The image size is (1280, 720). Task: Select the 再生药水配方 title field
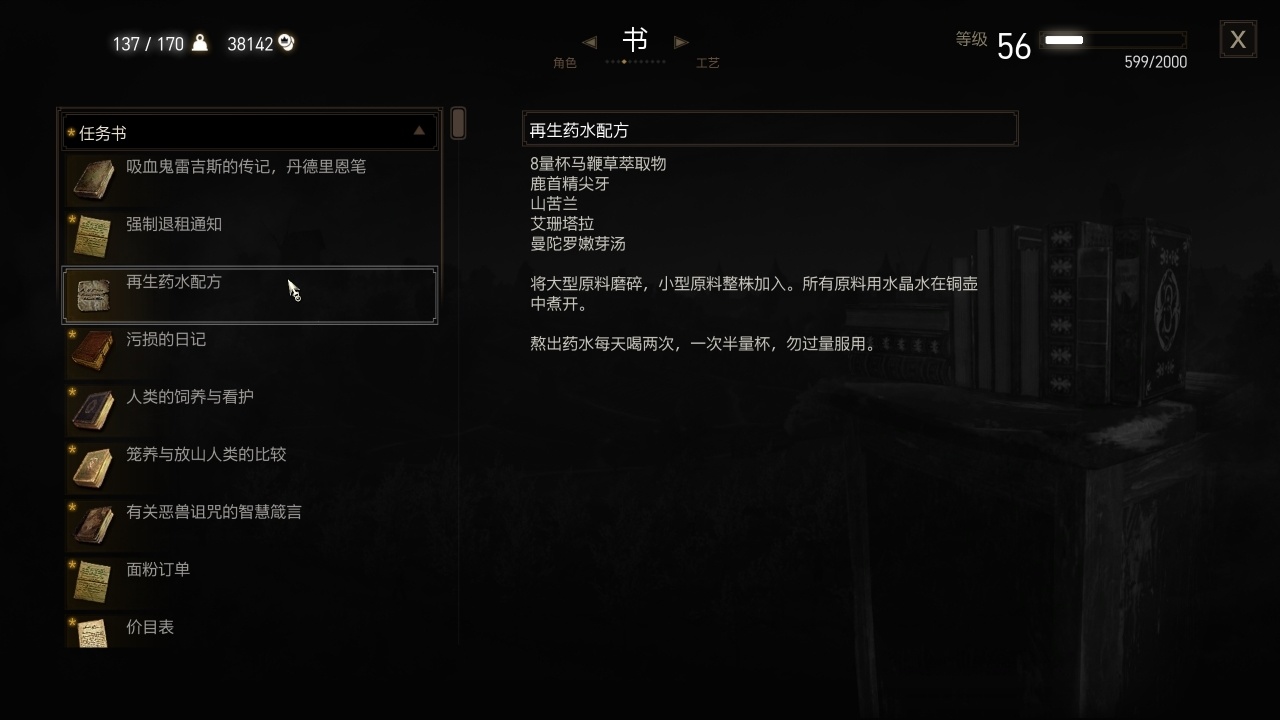770,128
